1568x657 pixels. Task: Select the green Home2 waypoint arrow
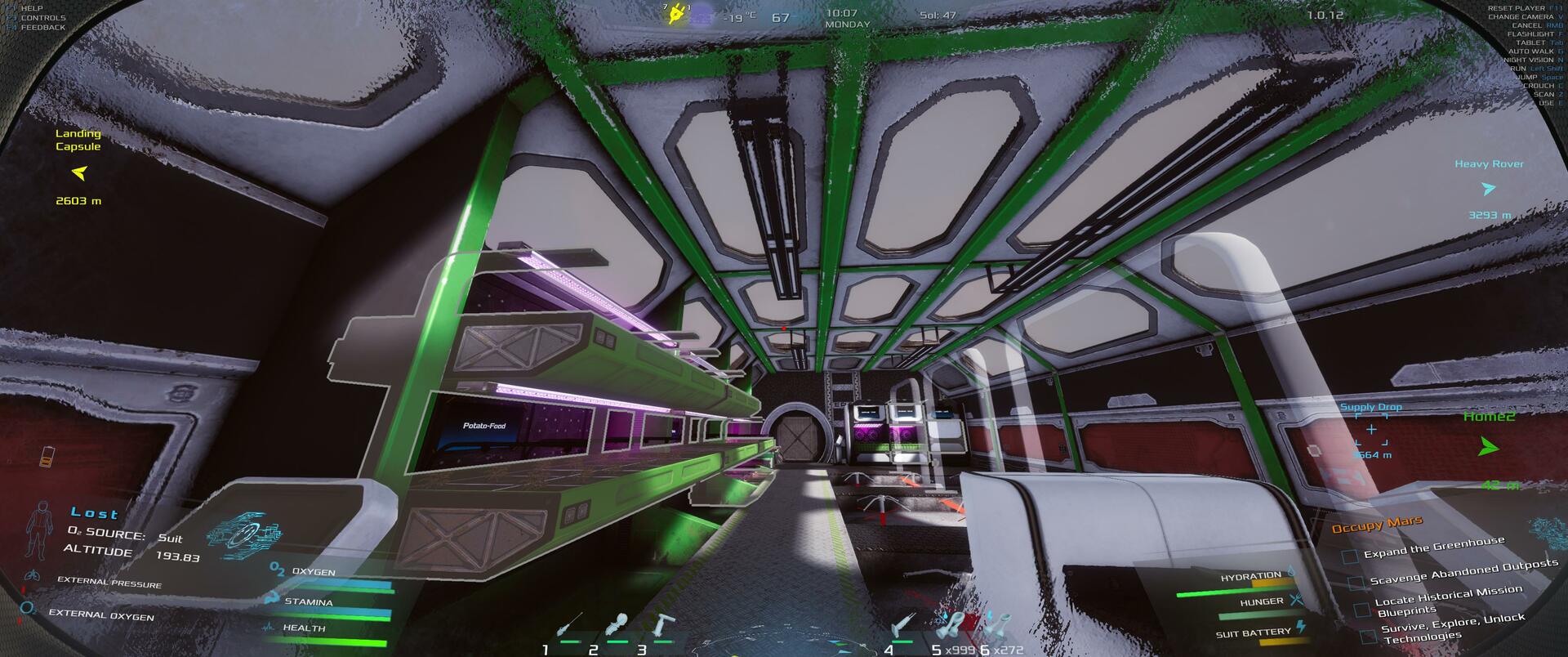[1489, 447]
